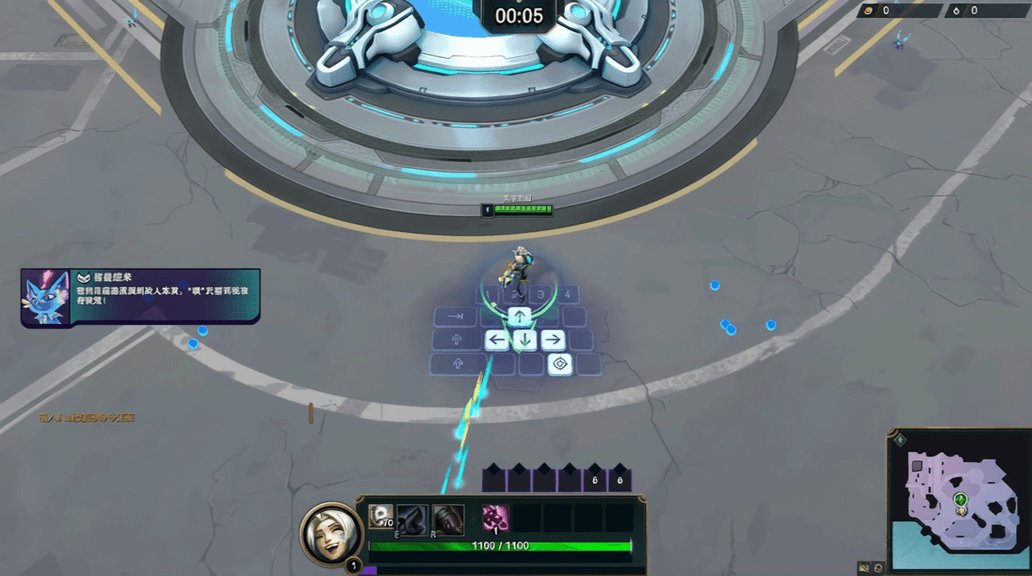
Task: Open the blue creature quest notification
Action: [140, 296]
